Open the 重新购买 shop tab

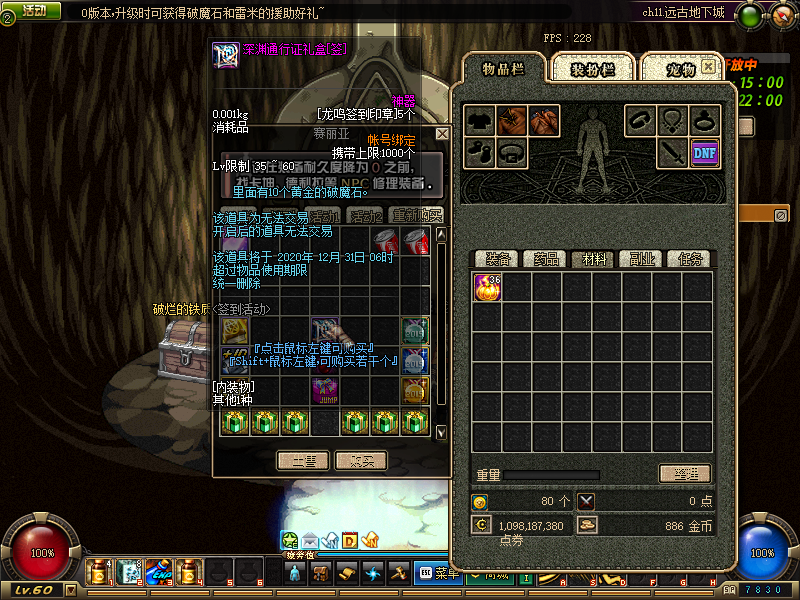click(416, 215)
